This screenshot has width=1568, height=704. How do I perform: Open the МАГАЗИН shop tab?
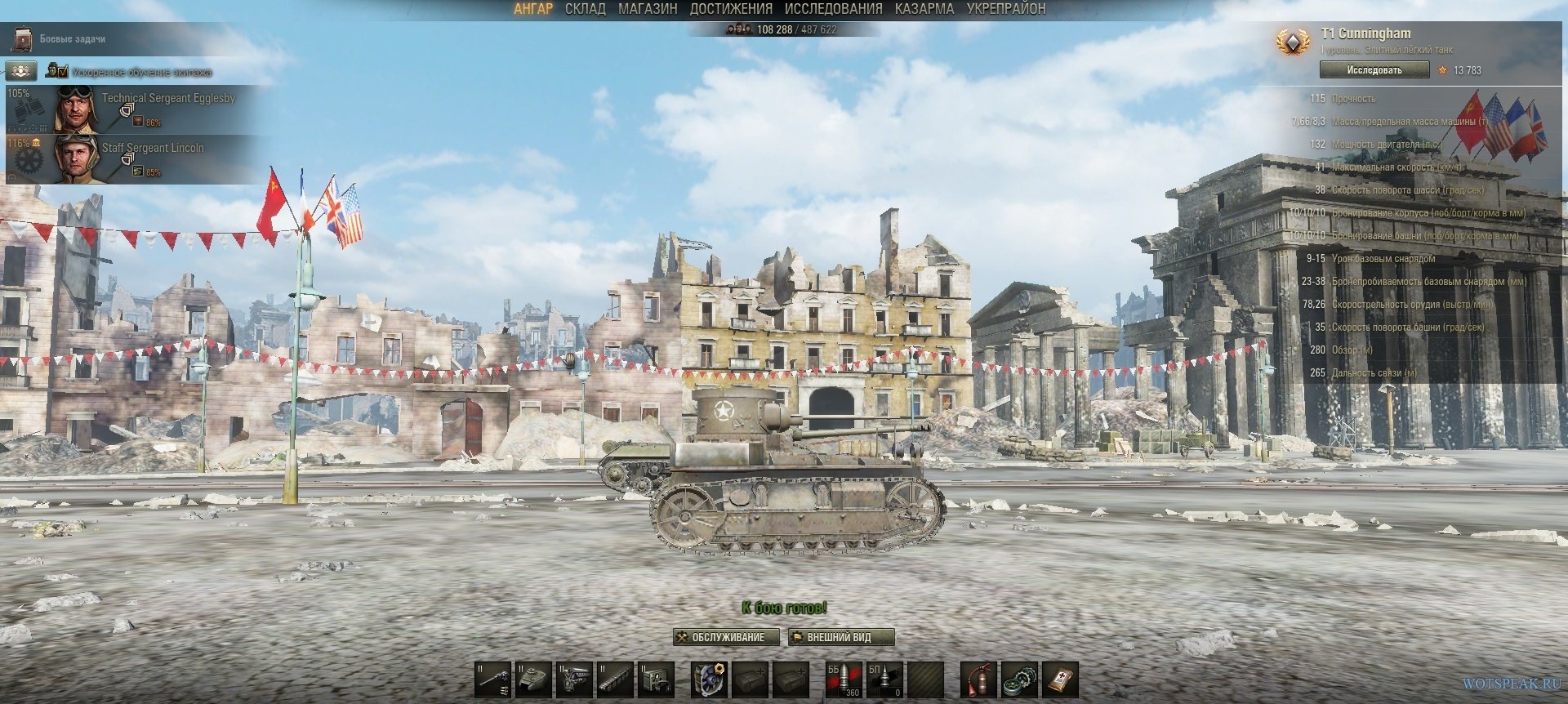pos(648,9)
